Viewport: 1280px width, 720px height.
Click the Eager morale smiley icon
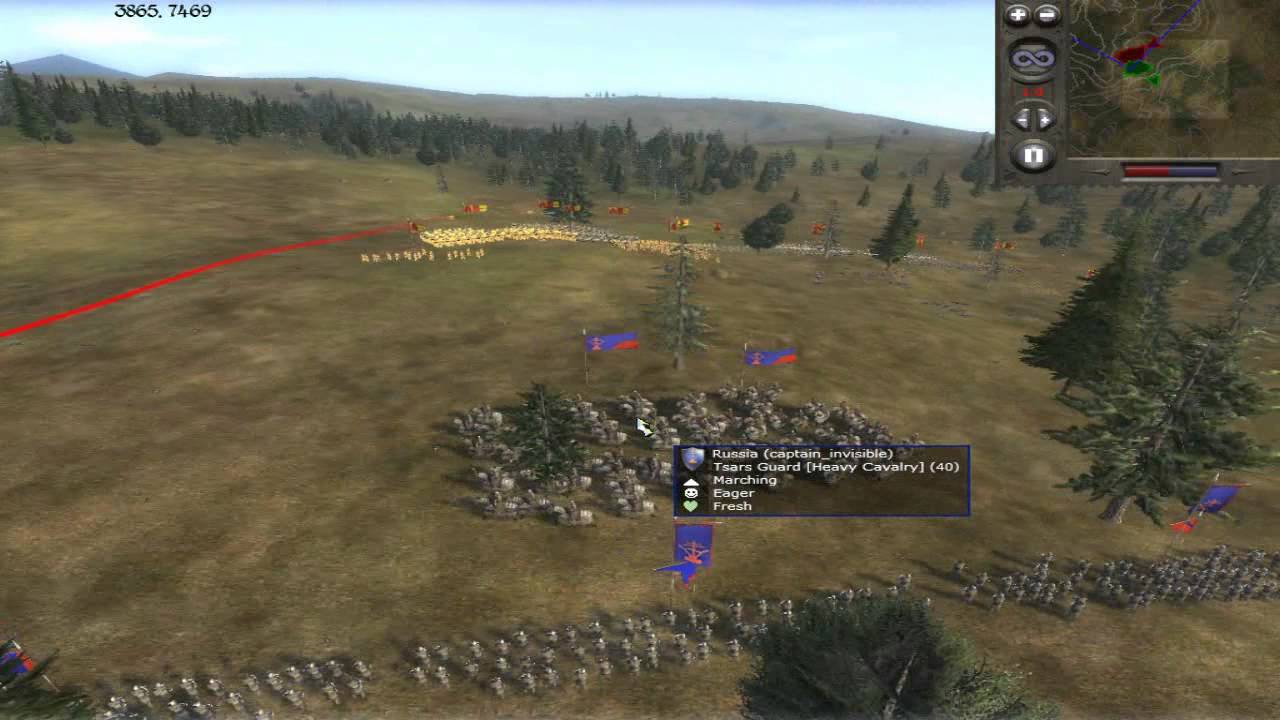pyautogui.click(x=693, y=492)
